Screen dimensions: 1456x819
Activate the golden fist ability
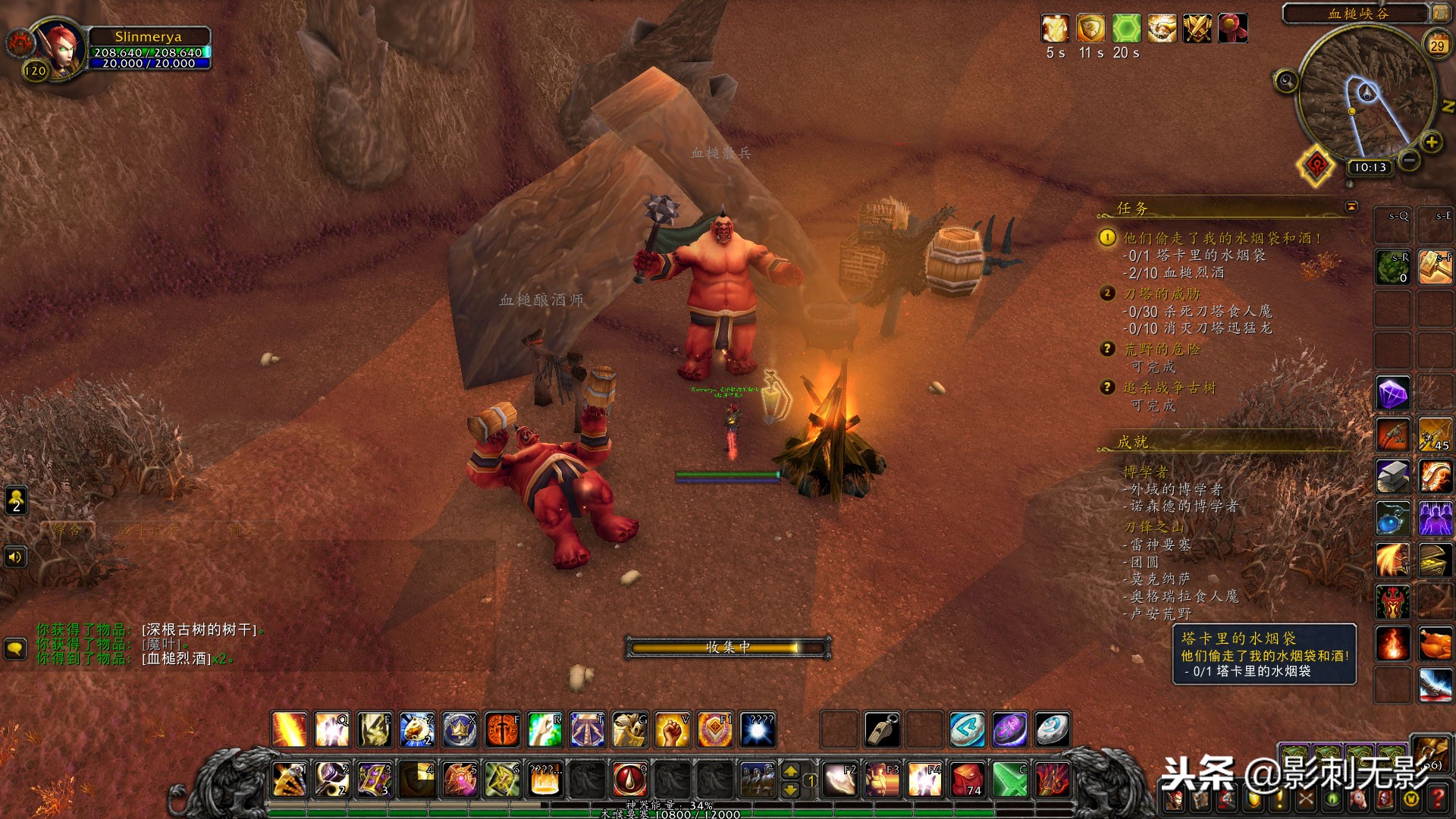pos(672,730)
